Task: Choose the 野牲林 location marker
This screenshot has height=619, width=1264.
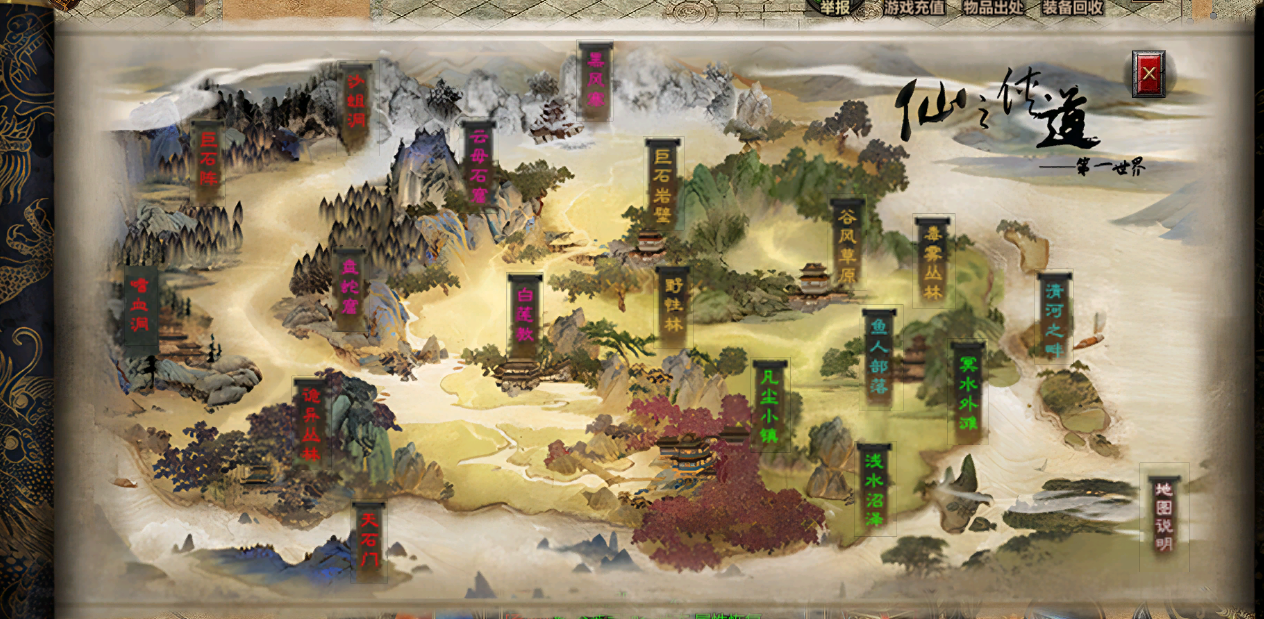Action: tap(673, 305)
